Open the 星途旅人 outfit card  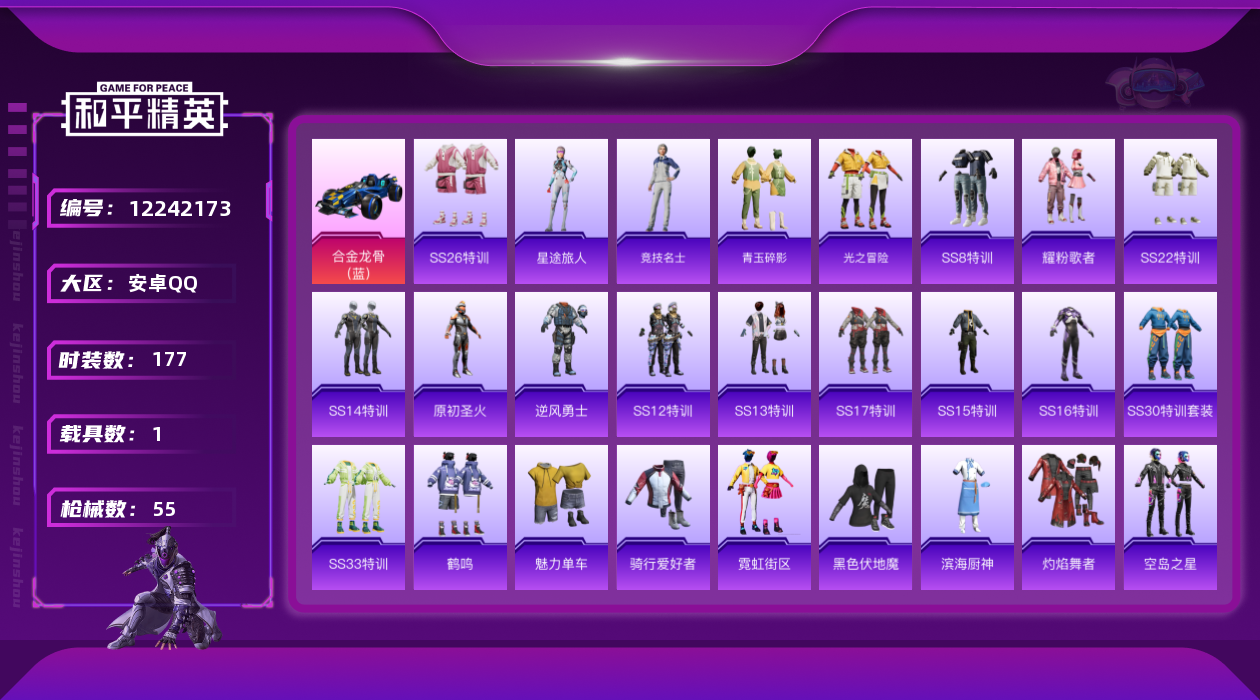click(561, 211)
